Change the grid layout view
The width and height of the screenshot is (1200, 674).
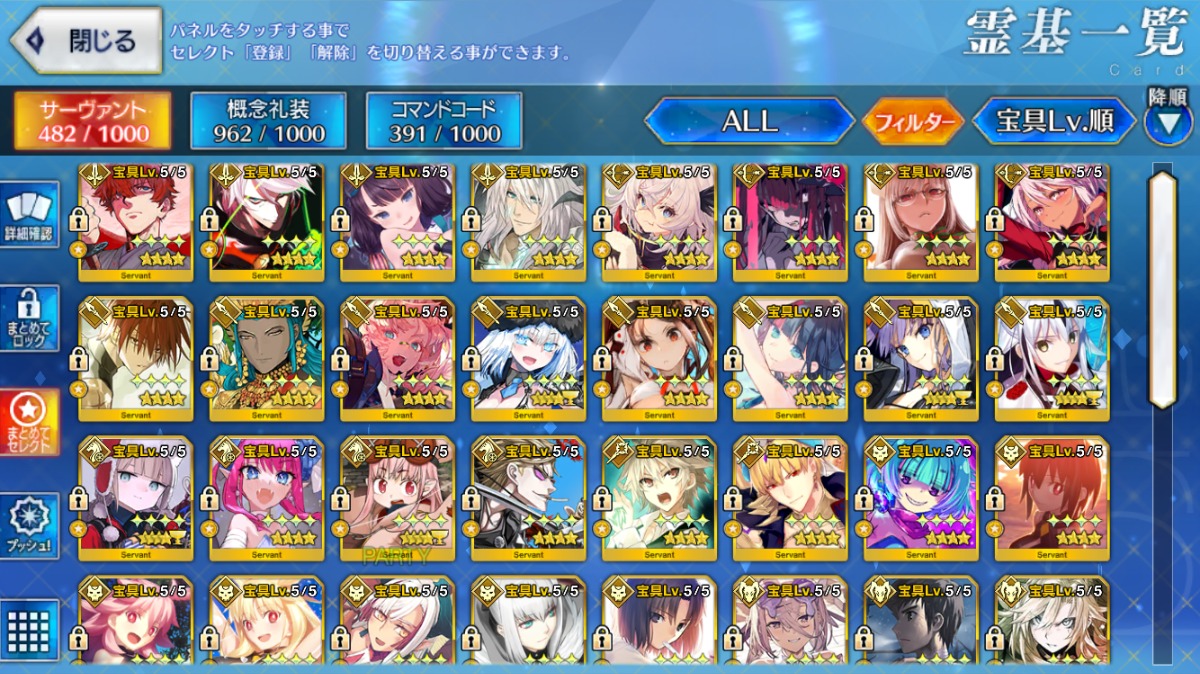30,630
